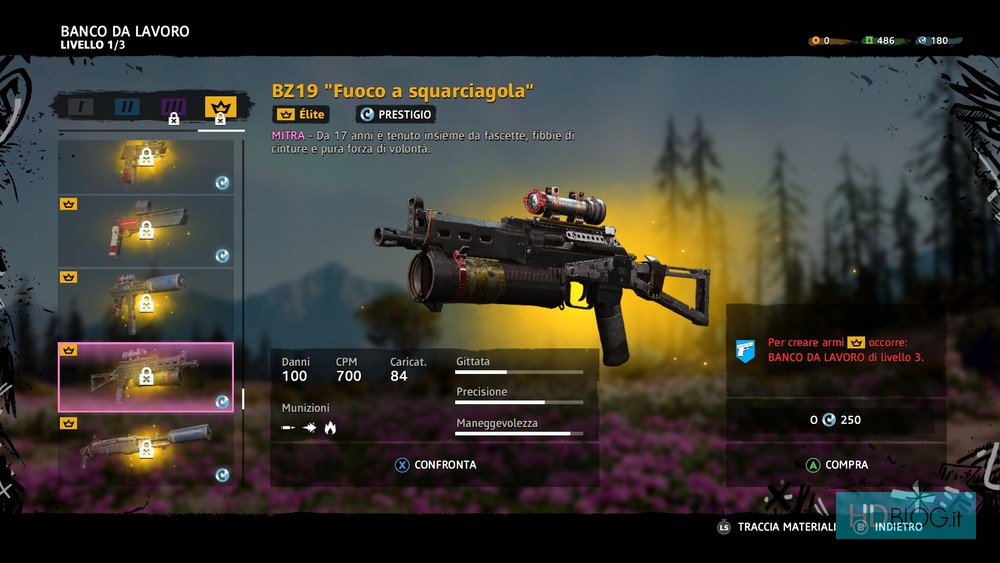Switch to the tier I weapons tab
This screenshot has height=563, width=1000.
[80, 106]
